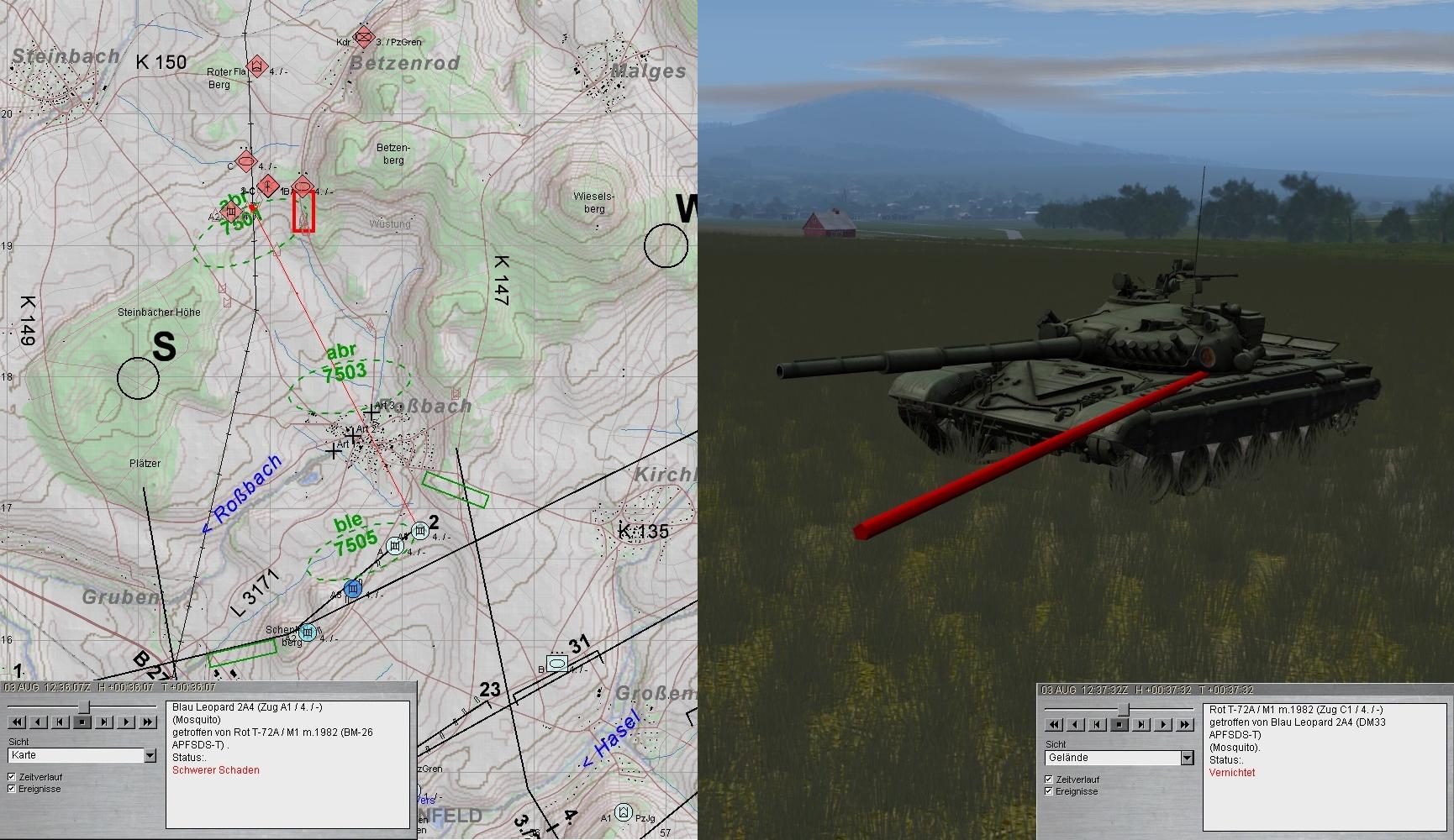Play forward in the Gelände replay panel

[x=1163, y=724]
